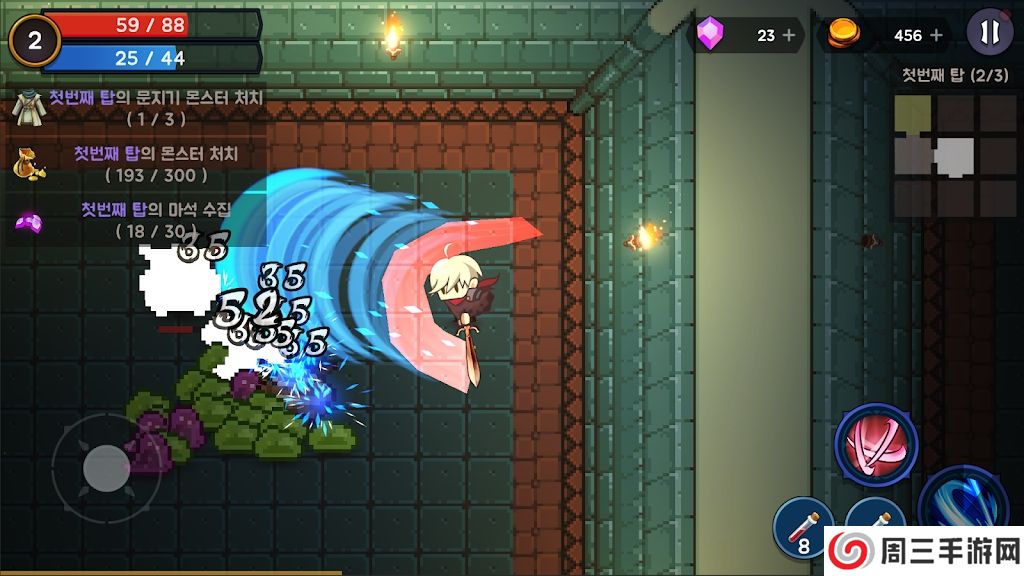1024x576 pixels.
Task: Pause the game
Action: [x=989, y=34]
